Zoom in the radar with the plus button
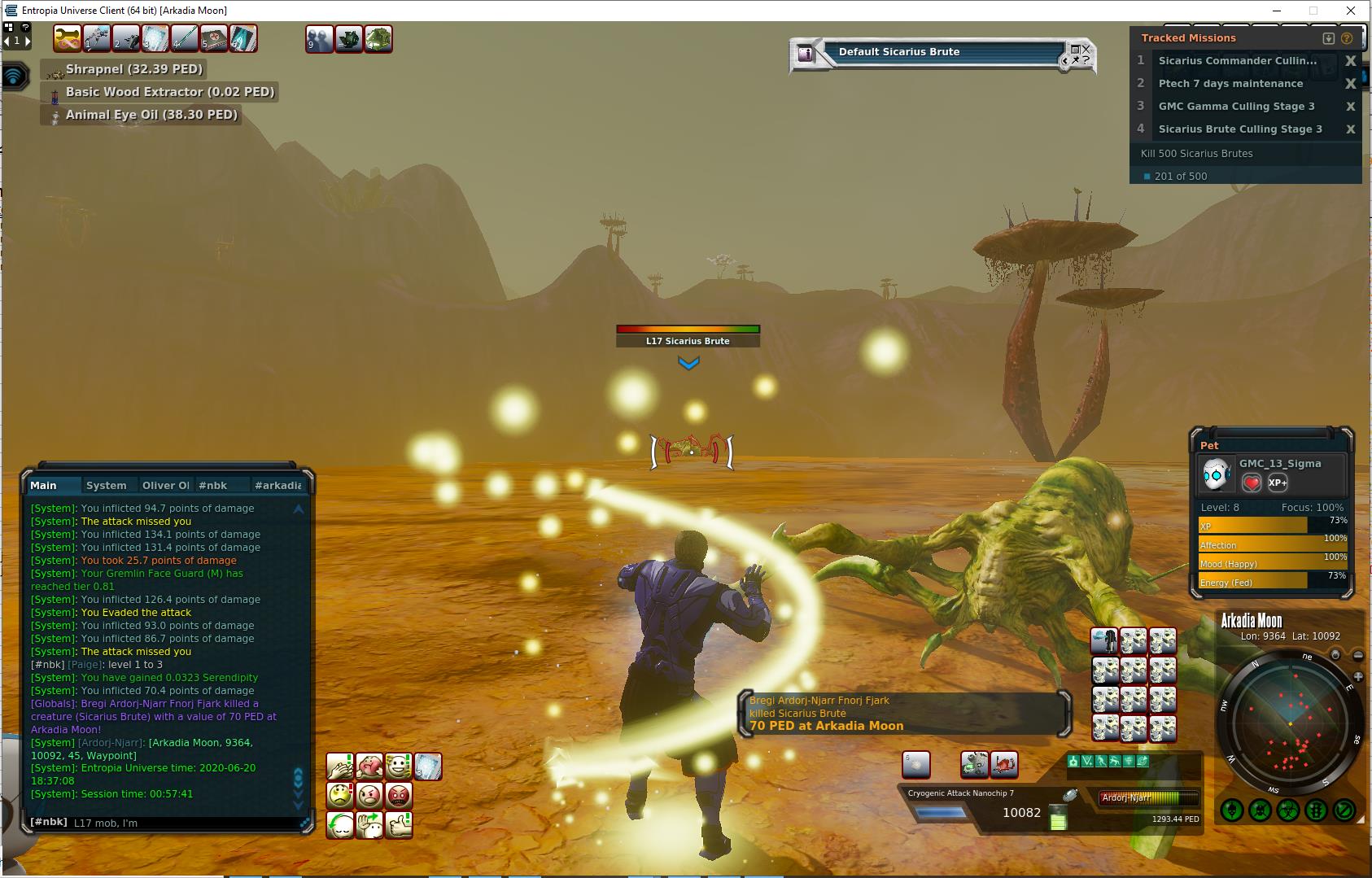Viewport: 1372px width, 878px height. click(1358, 677)
